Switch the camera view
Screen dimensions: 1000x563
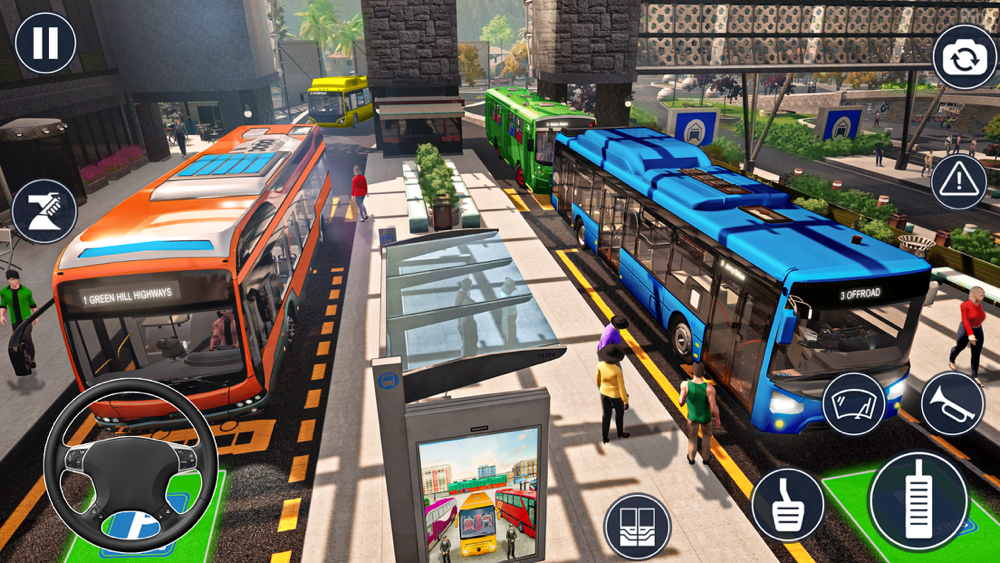click(x=964, y=57)
